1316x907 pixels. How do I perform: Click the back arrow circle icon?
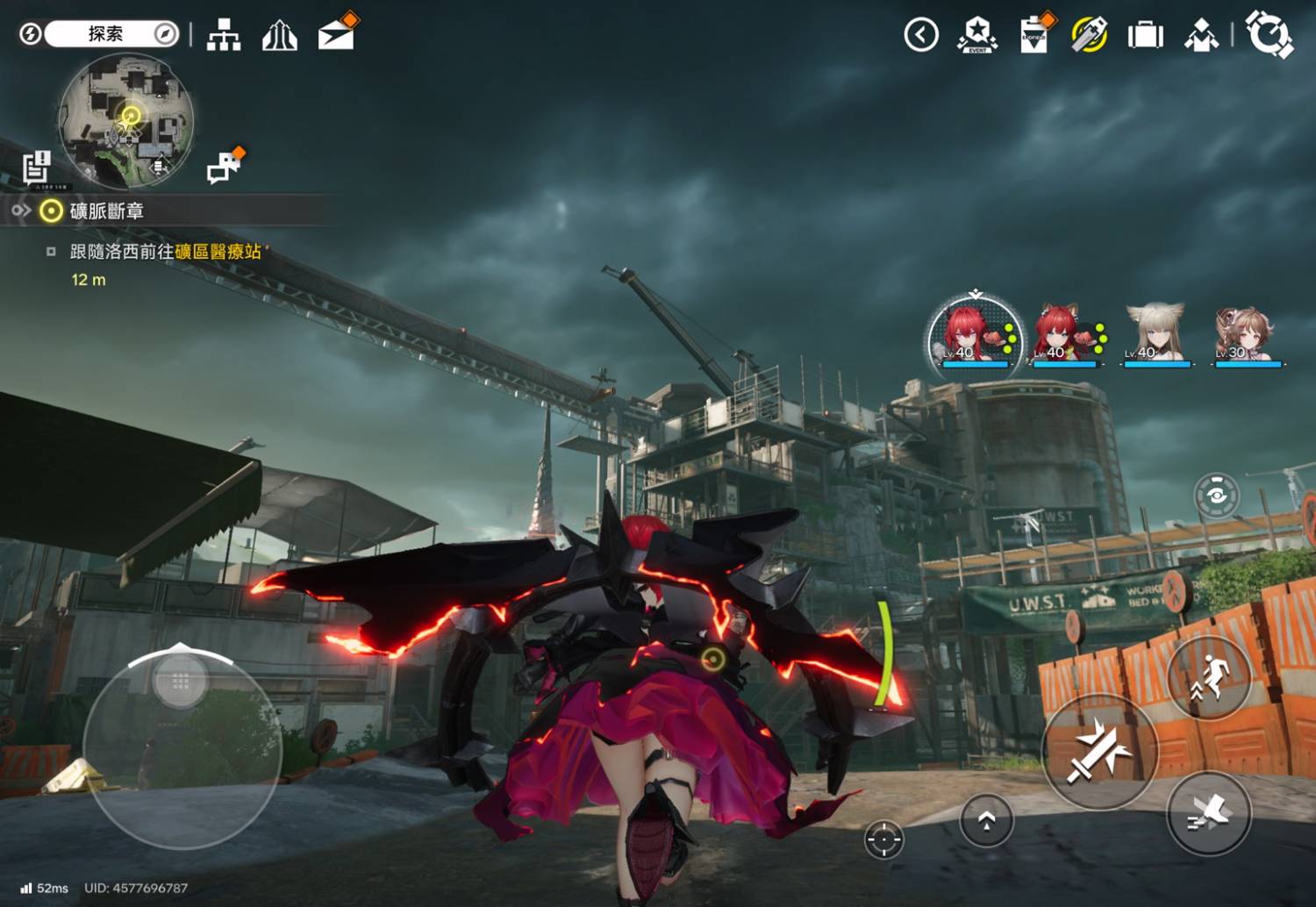point(921,35)
